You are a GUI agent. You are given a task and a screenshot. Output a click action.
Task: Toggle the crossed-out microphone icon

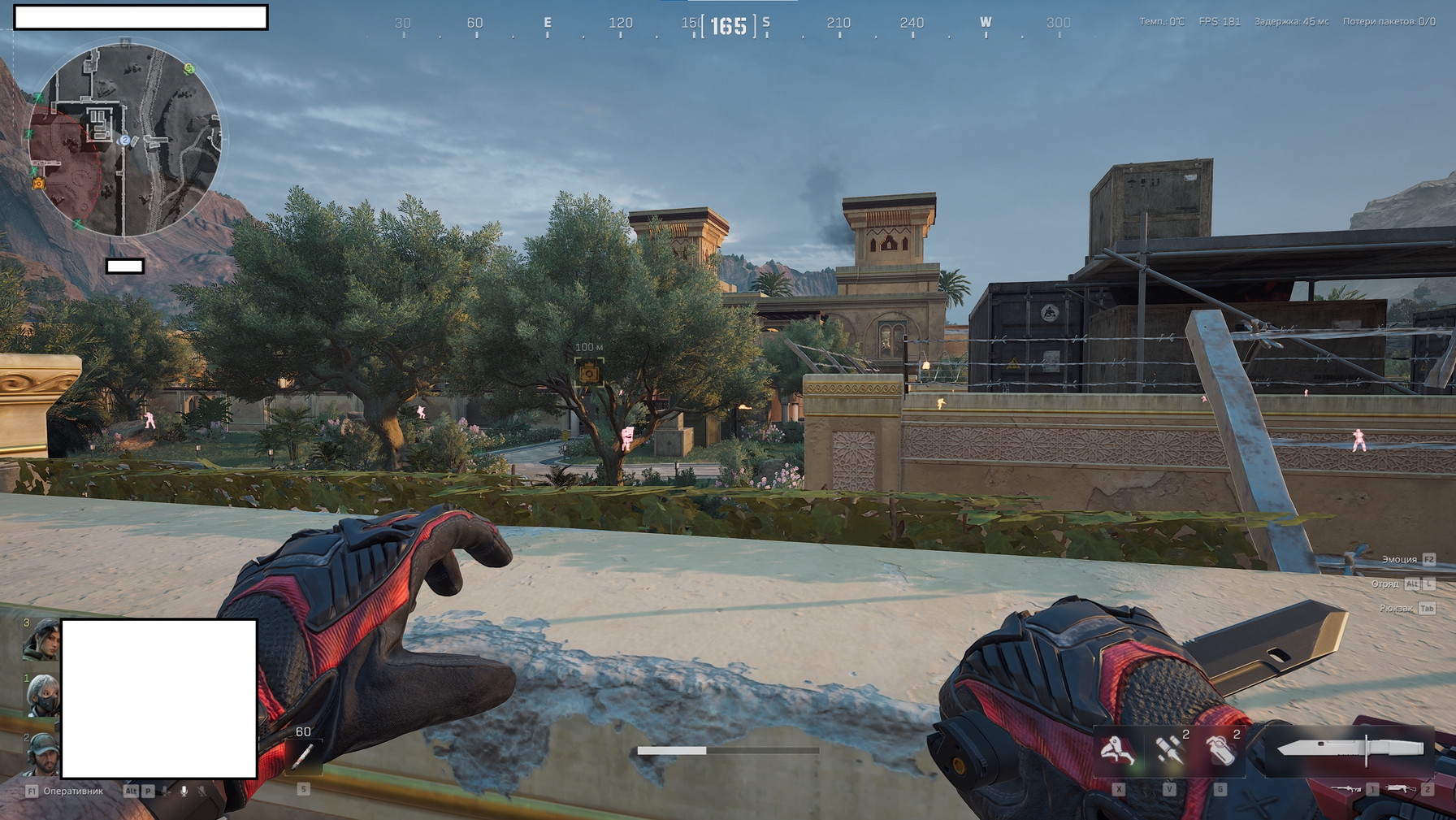(x=201, y=792)
